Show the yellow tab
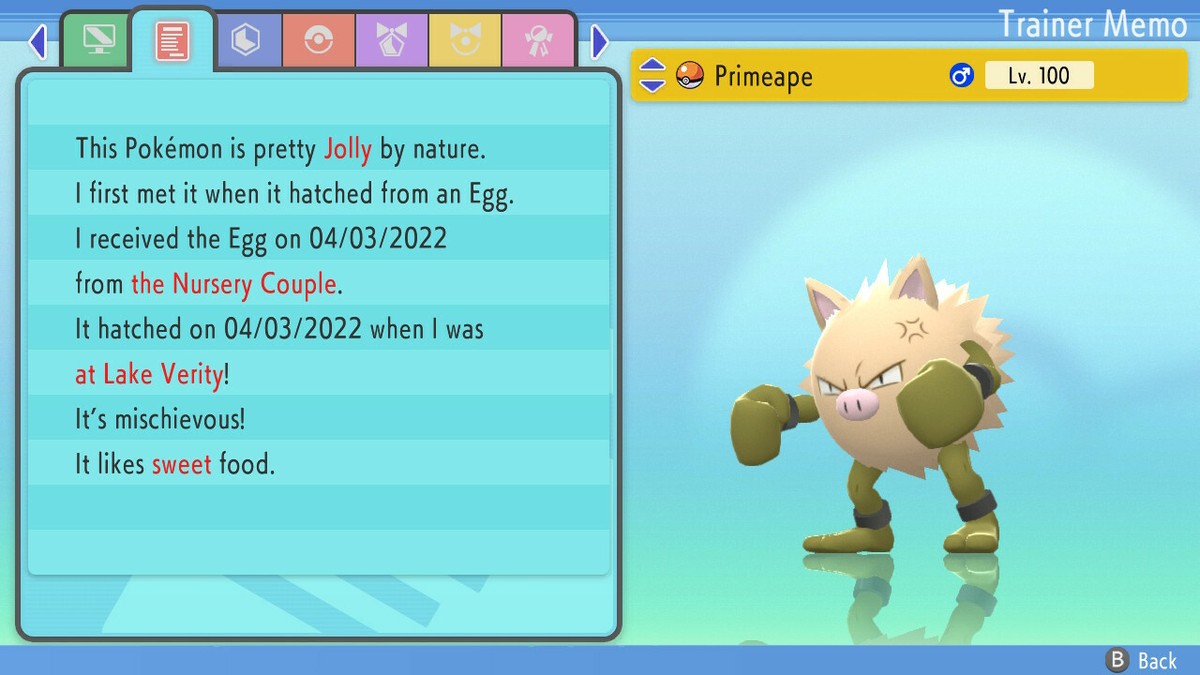This screenshot has width=1200, height=675. coord(465,41)
